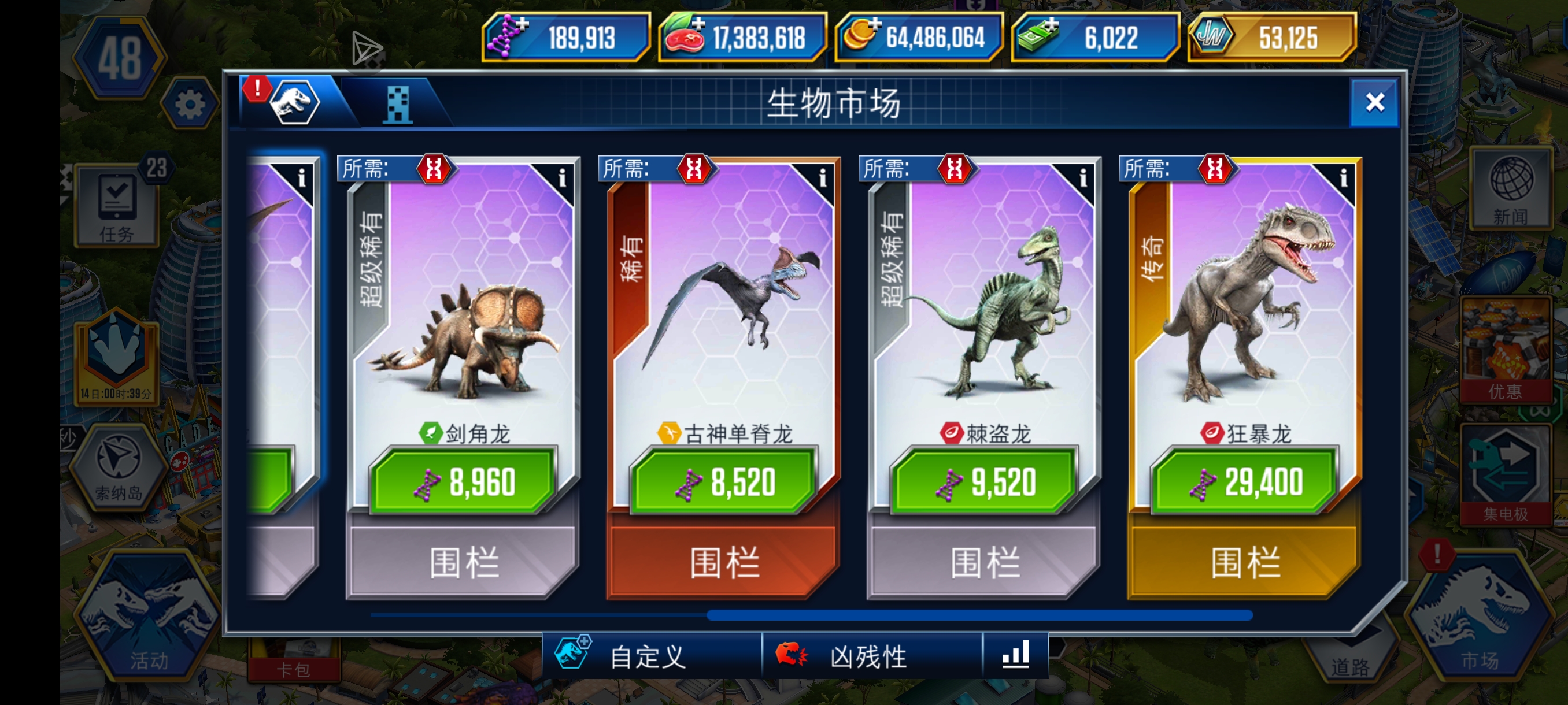Open the settings gear on the left
This screenshot has height=705, width=1568.
190,103
